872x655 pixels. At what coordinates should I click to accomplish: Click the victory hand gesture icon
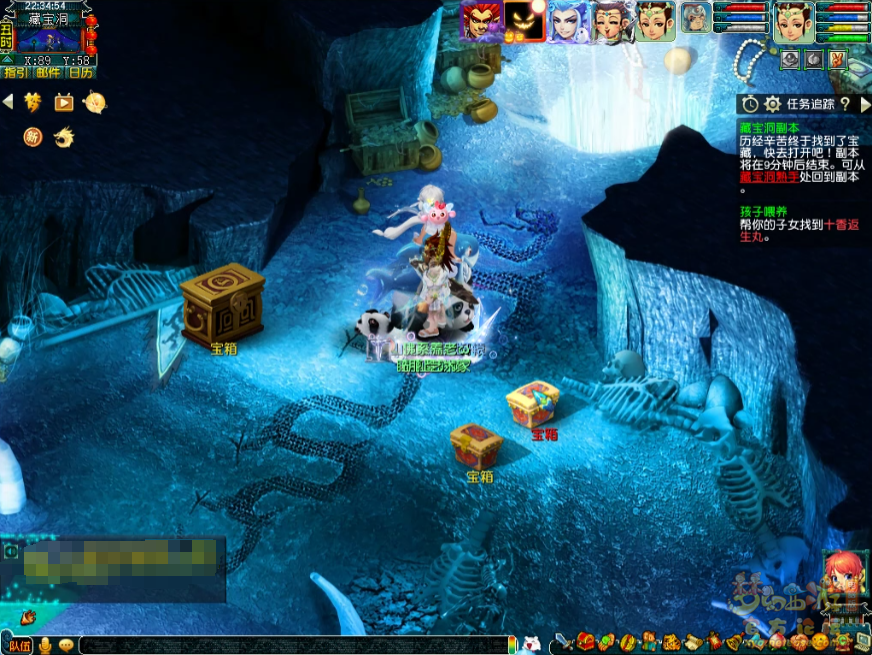(x=837, y=60)
